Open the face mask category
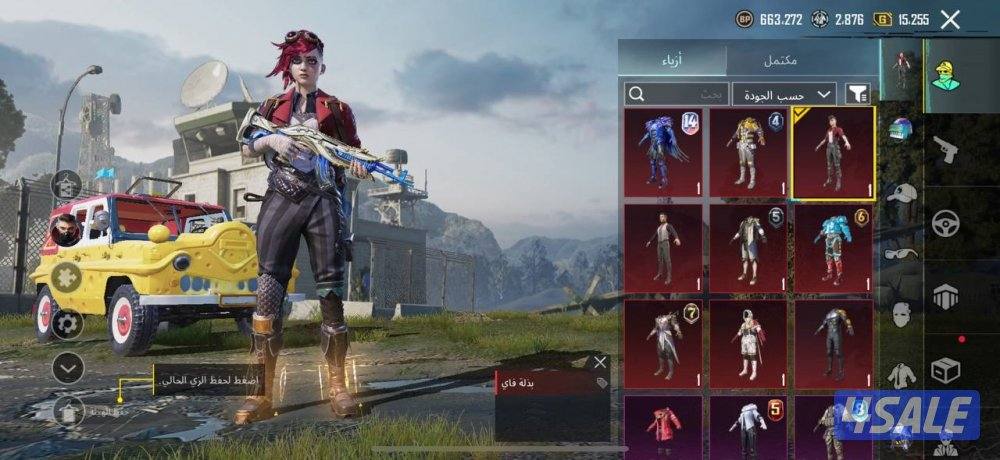 pos(902,314)
